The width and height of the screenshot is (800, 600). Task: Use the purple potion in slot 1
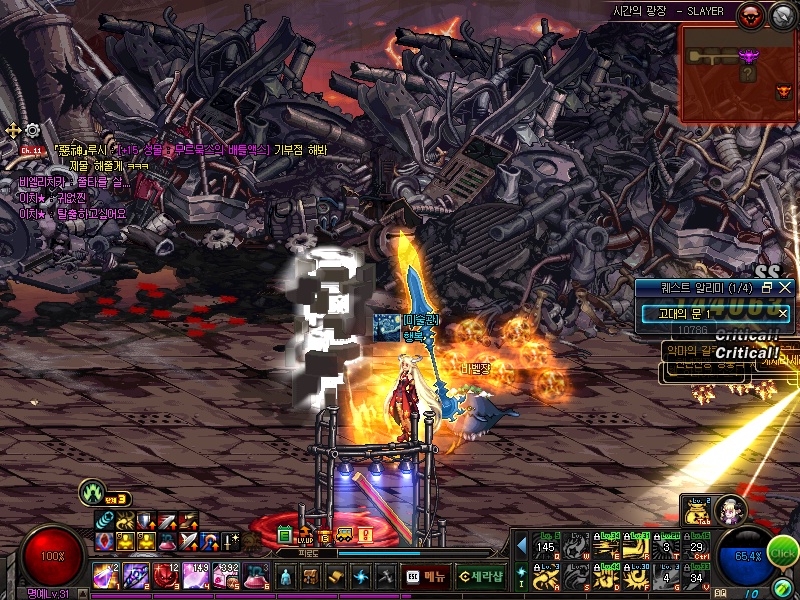click(107, 577)
